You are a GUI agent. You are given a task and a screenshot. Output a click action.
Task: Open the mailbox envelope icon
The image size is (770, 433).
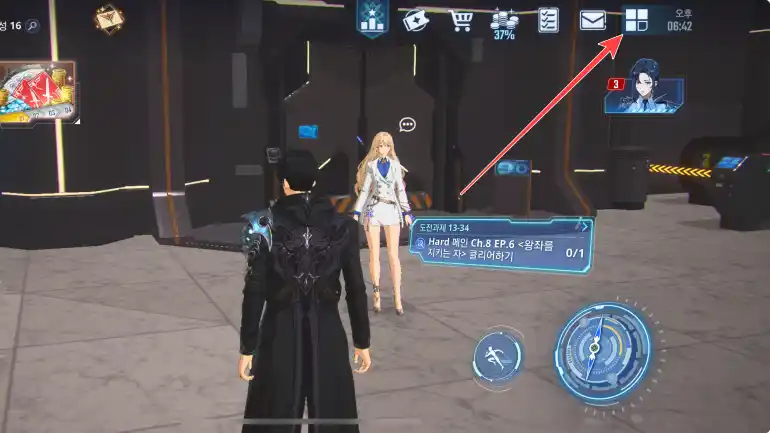click(x=593, y=19)
